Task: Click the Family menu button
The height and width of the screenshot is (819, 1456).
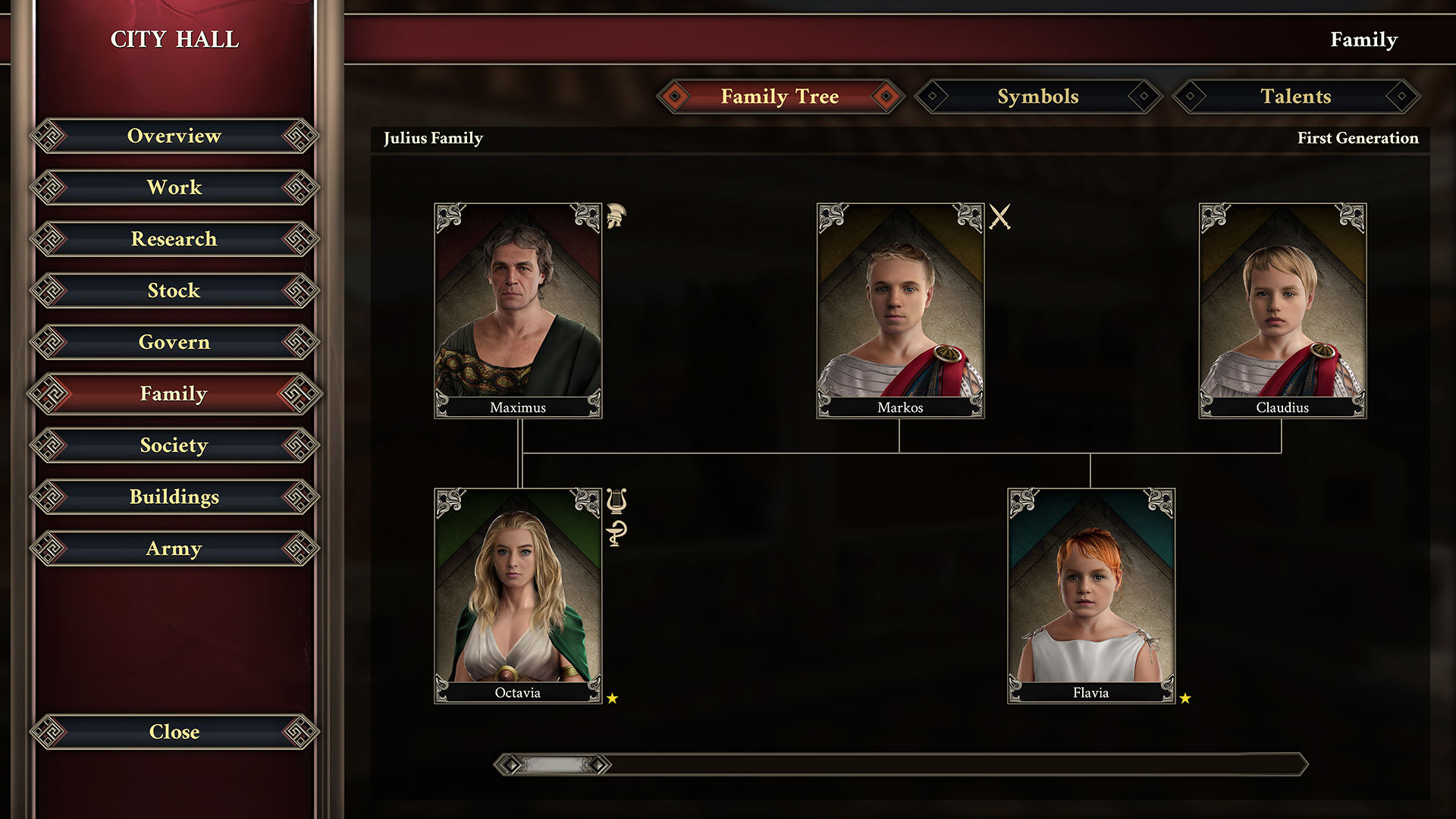Action: point(174,394)
